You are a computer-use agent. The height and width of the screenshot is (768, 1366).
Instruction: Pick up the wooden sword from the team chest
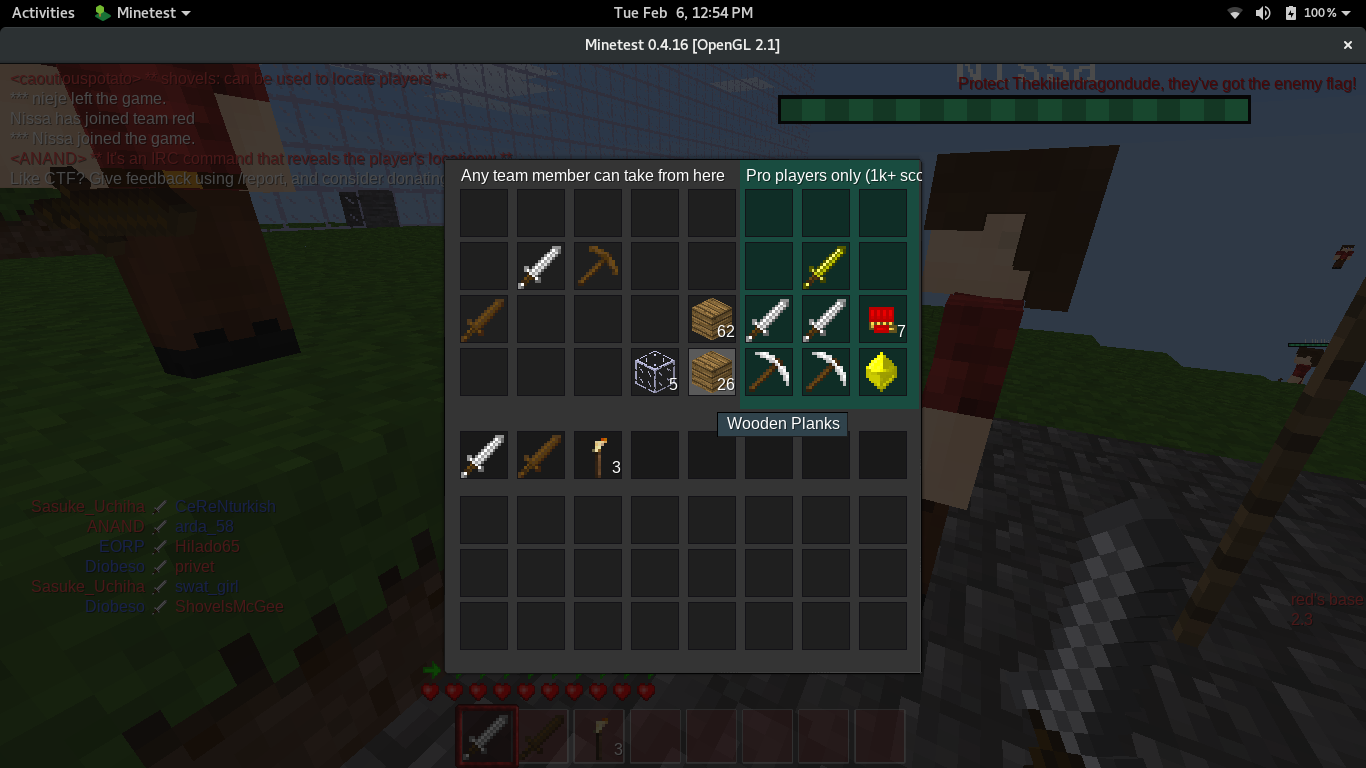483,318
